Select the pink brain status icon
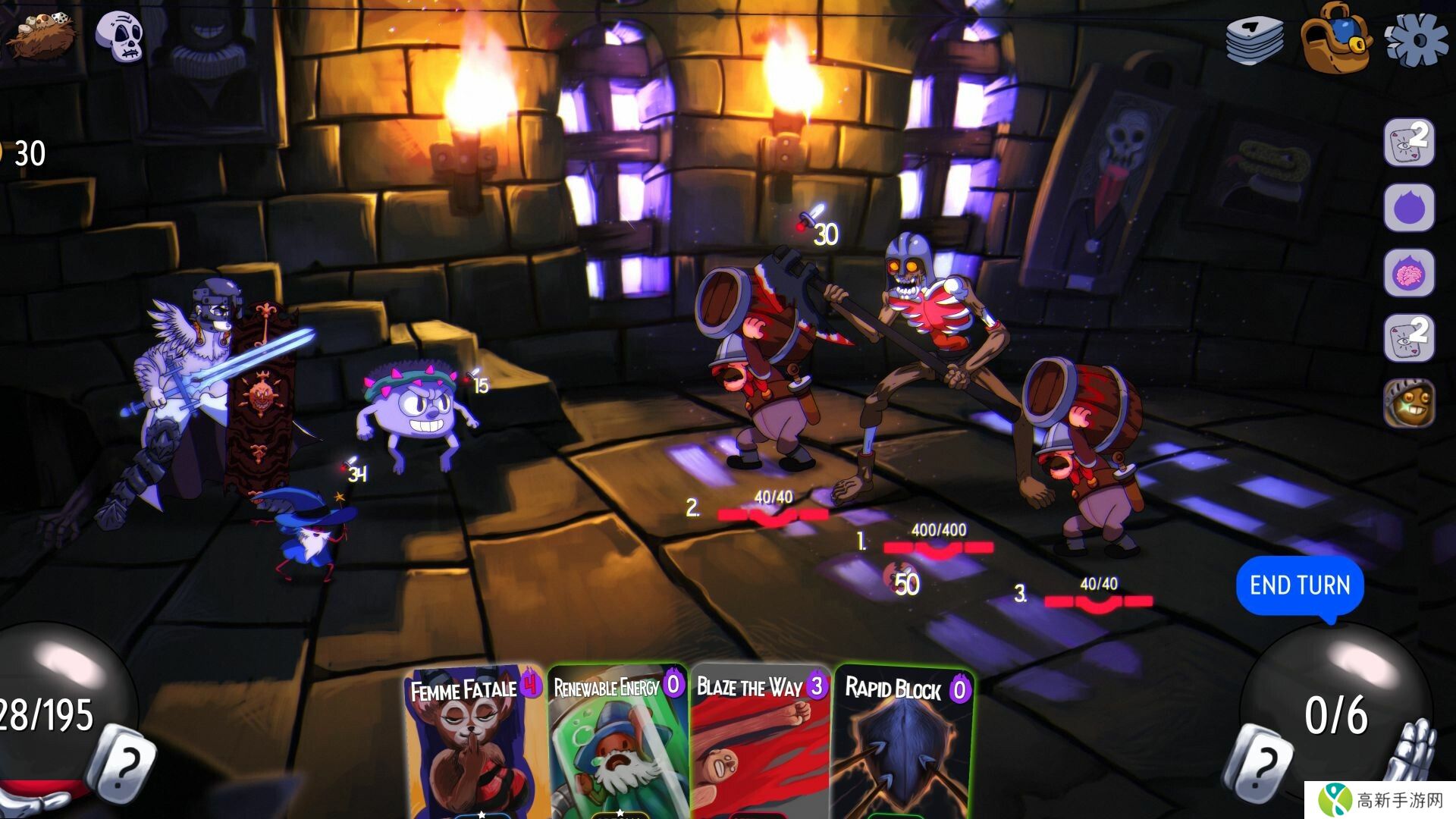The image size is (1456, 819). pos(1409,274)
